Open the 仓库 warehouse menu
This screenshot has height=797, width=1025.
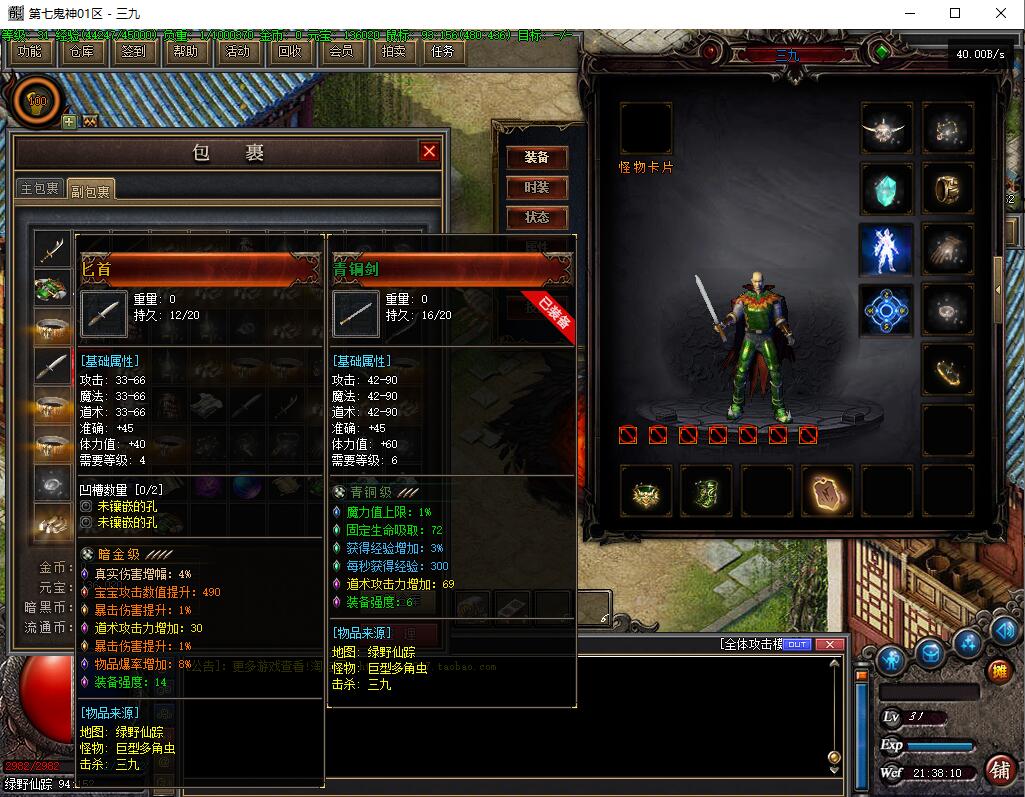[x=82, y=52]
